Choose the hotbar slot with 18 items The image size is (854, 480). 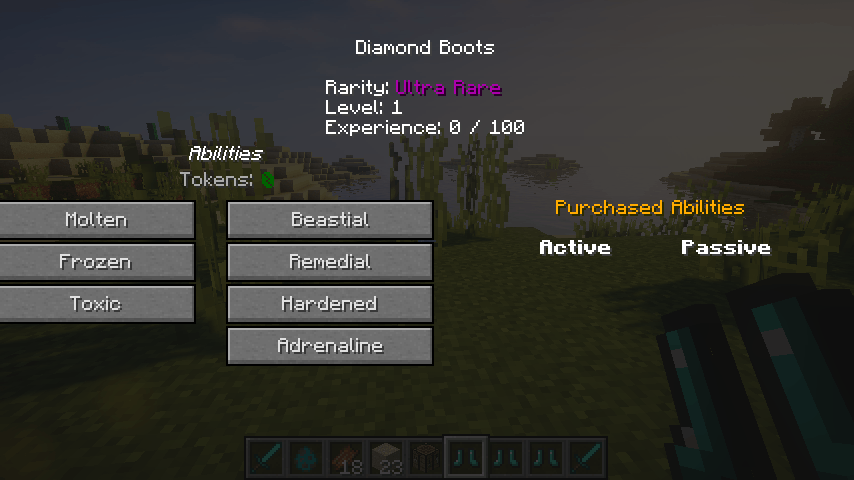point(346,457)
